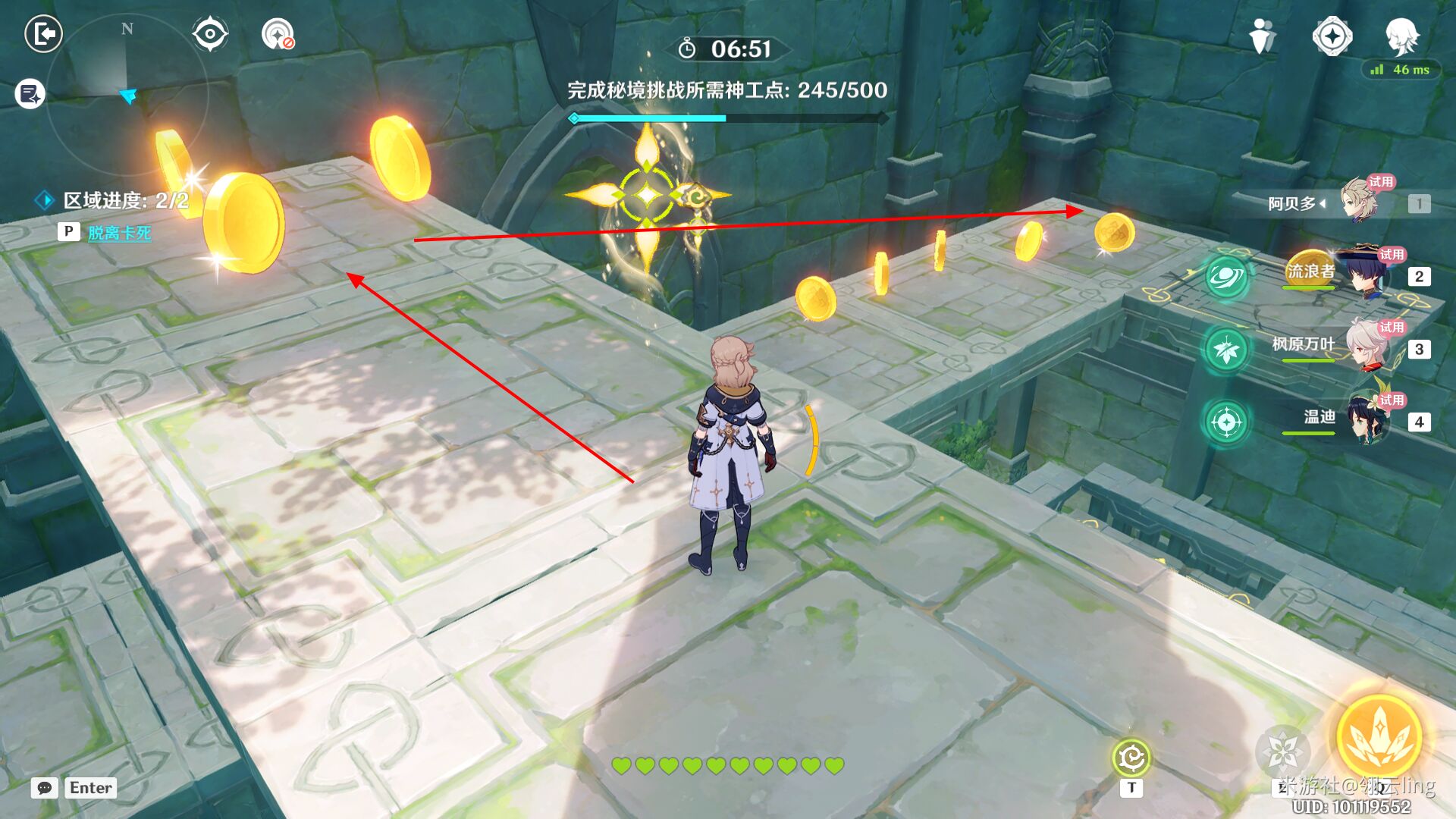Open the compass-shaped adventure icon
Viewport: 1456px width, 819px height.
point(1332,36)
